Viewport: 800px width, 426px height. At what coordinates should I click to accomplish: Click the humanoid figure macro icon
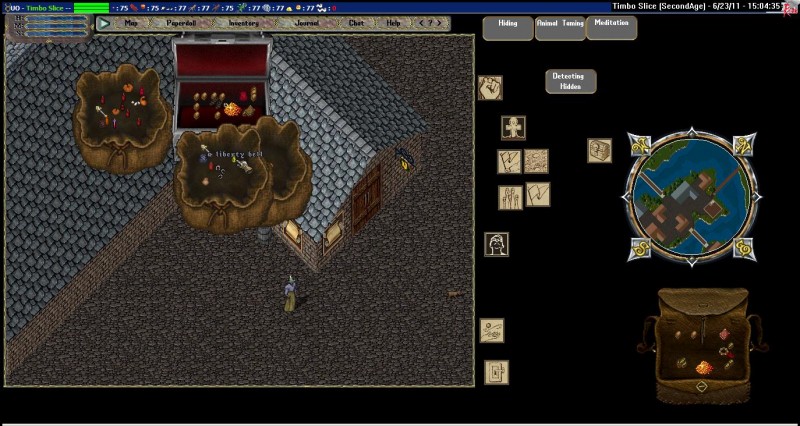(513, 128)
